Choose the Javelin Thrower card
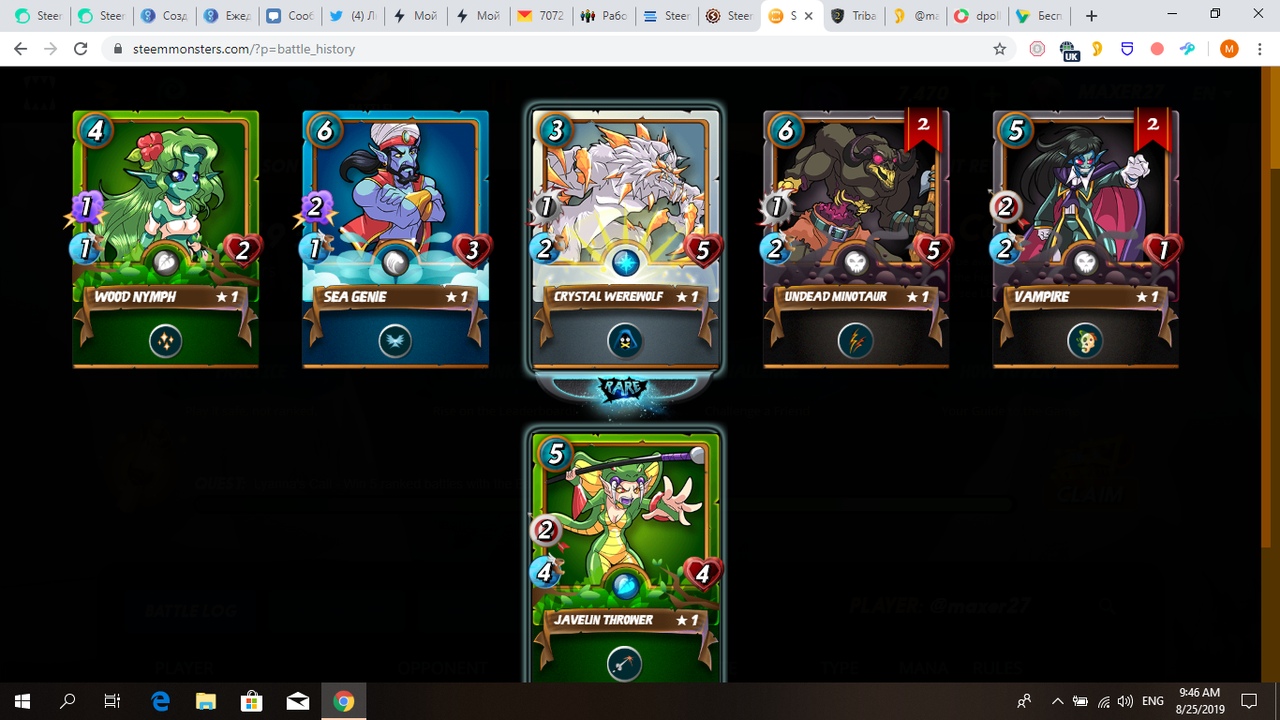The width and height of the screenshot is (1280, 720). [626, 555]
